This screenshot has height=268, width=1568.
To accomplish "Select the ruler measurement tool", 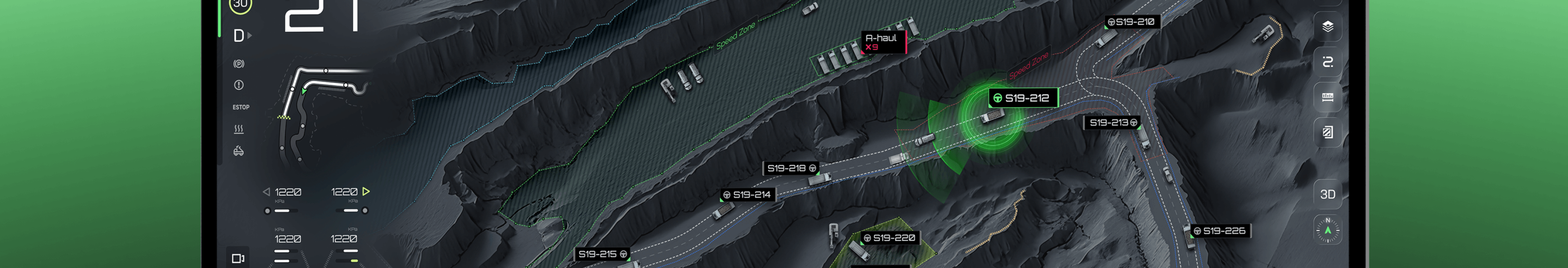I will point(1327,98).
